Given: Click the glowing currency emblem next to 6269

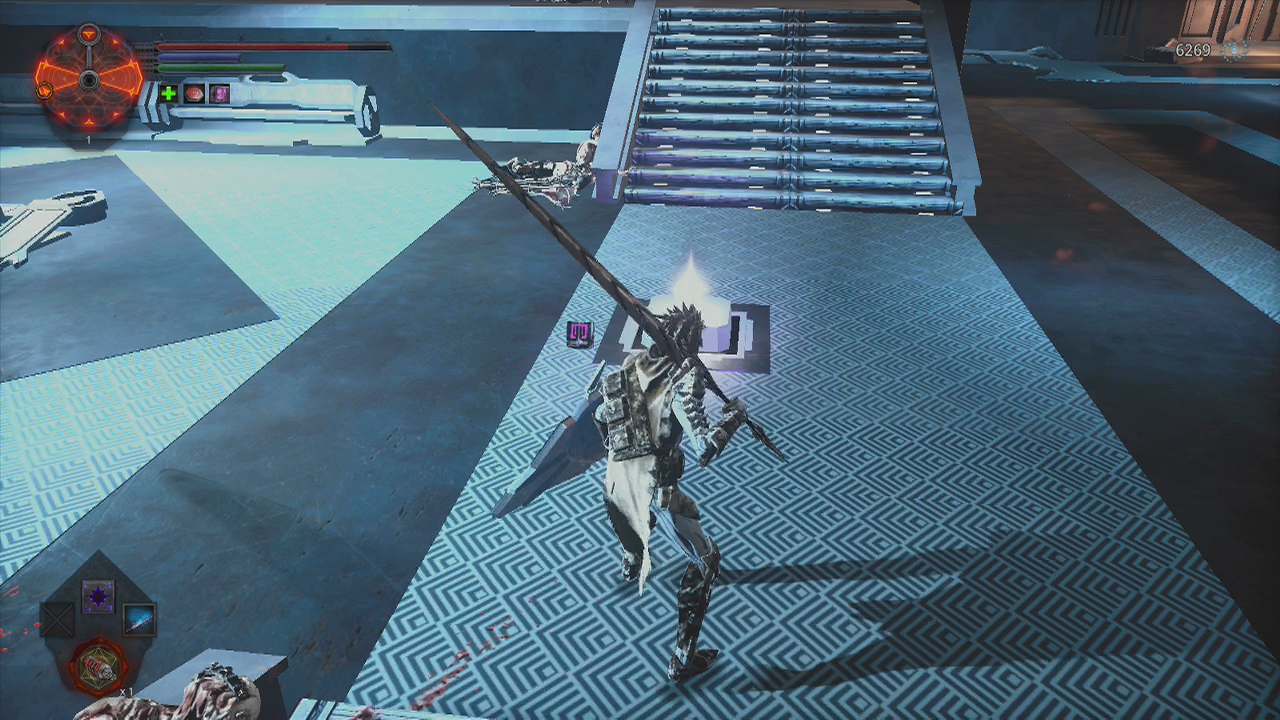Looking at the screenshot, I should click(1234, 50).
